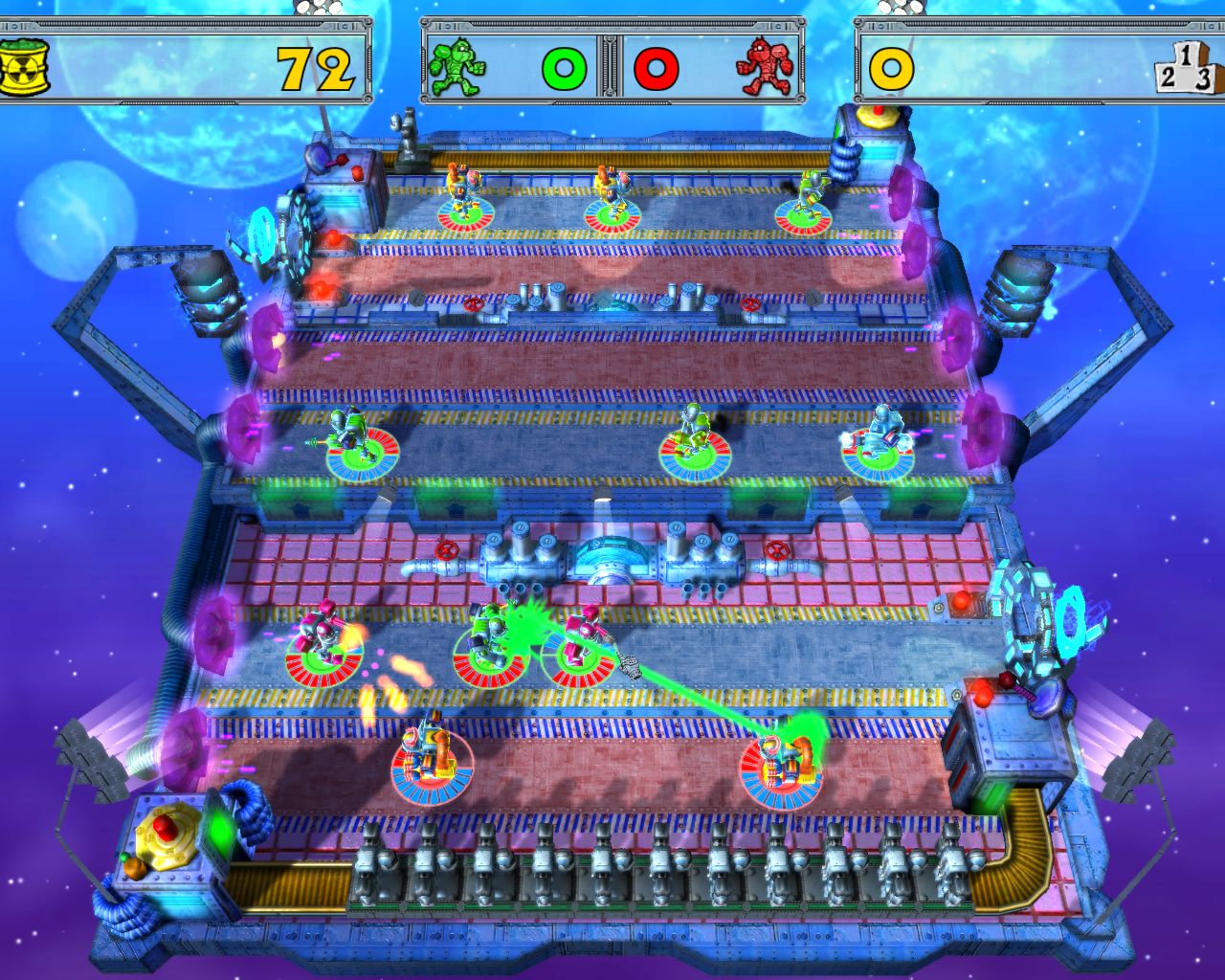This screenshot has width=1225, height=980.
Task: Open the yellow-domed hatch box at the top-right
Action: [877, 117]
